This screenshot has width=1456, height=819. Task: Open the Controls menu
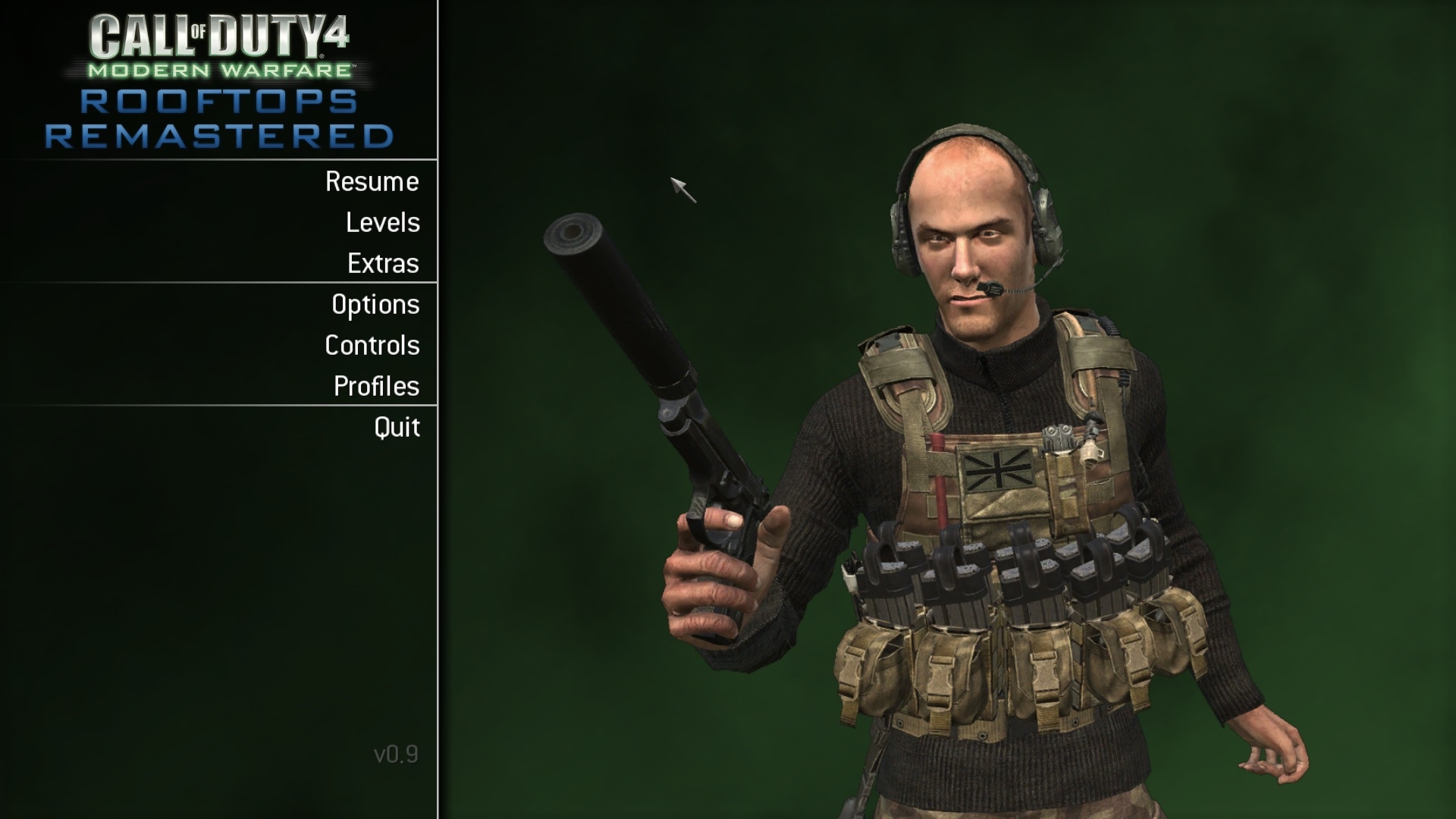[372, 346]
